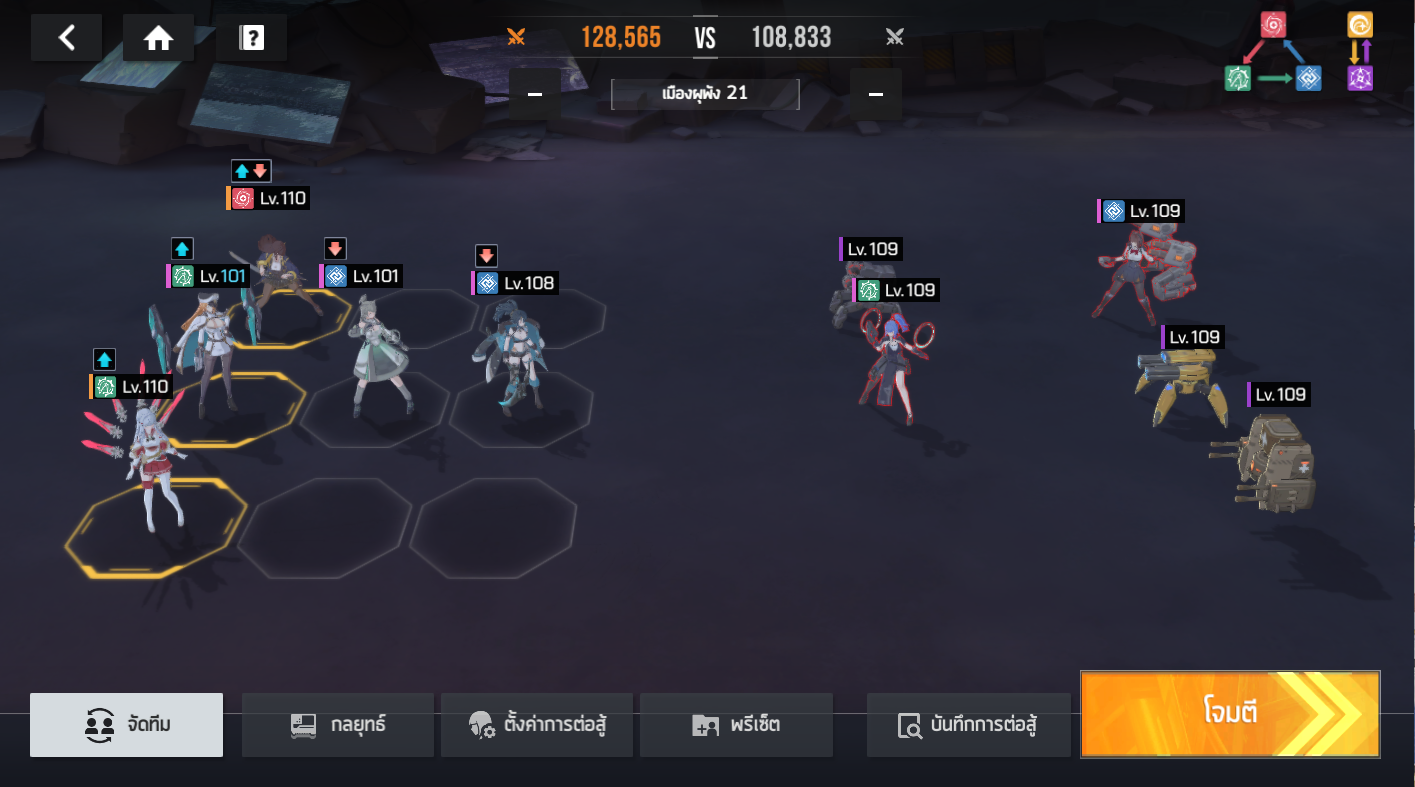Viewport: 1415px width, 787px height.
Task: Open ตั้งค่าการต่อสู้ battle settings
Action: pyautogui.click(x=536, y=724)
